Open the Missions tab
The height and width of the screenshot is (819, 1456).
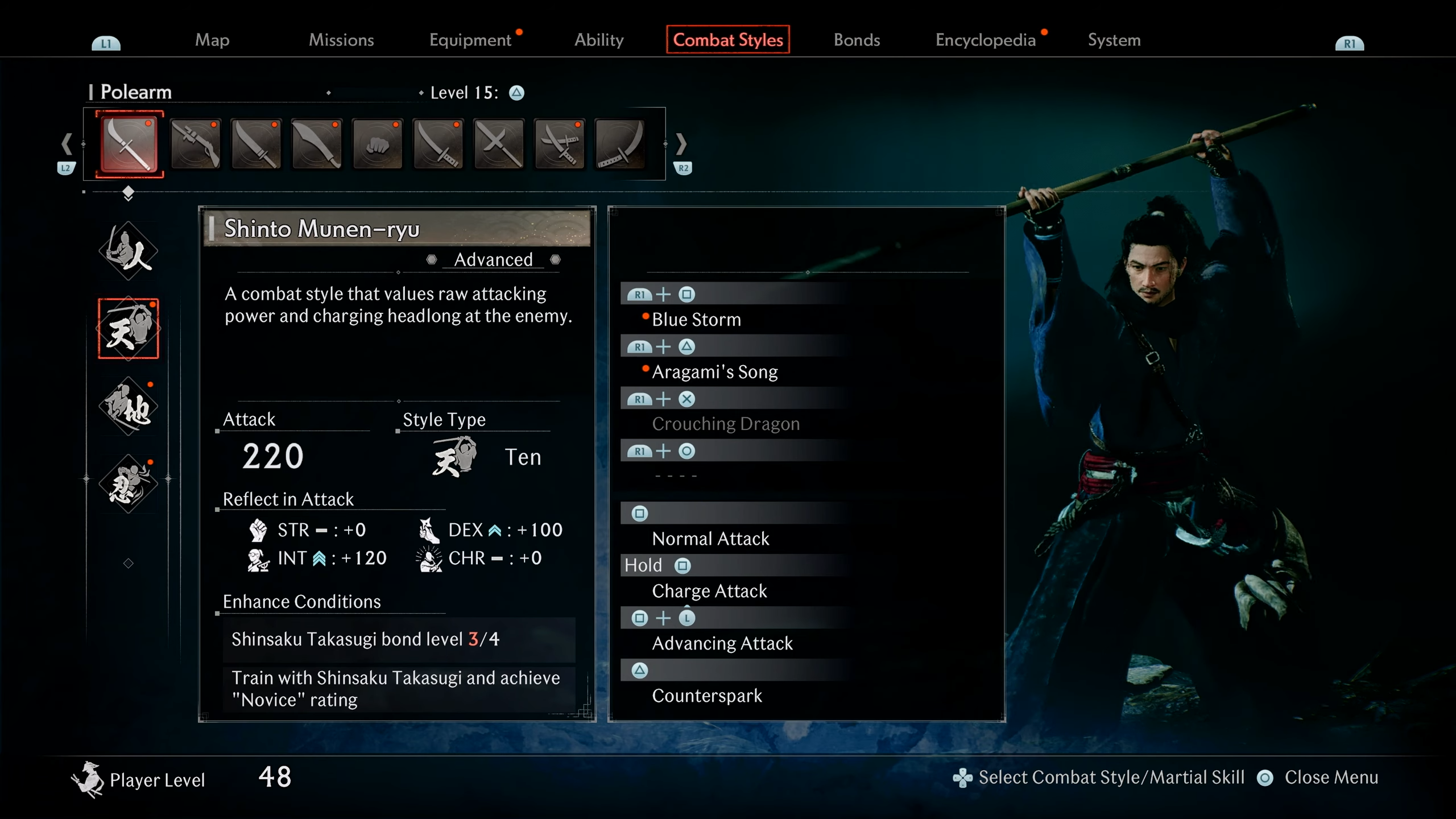pyautogui.click(x=341, y=40)
